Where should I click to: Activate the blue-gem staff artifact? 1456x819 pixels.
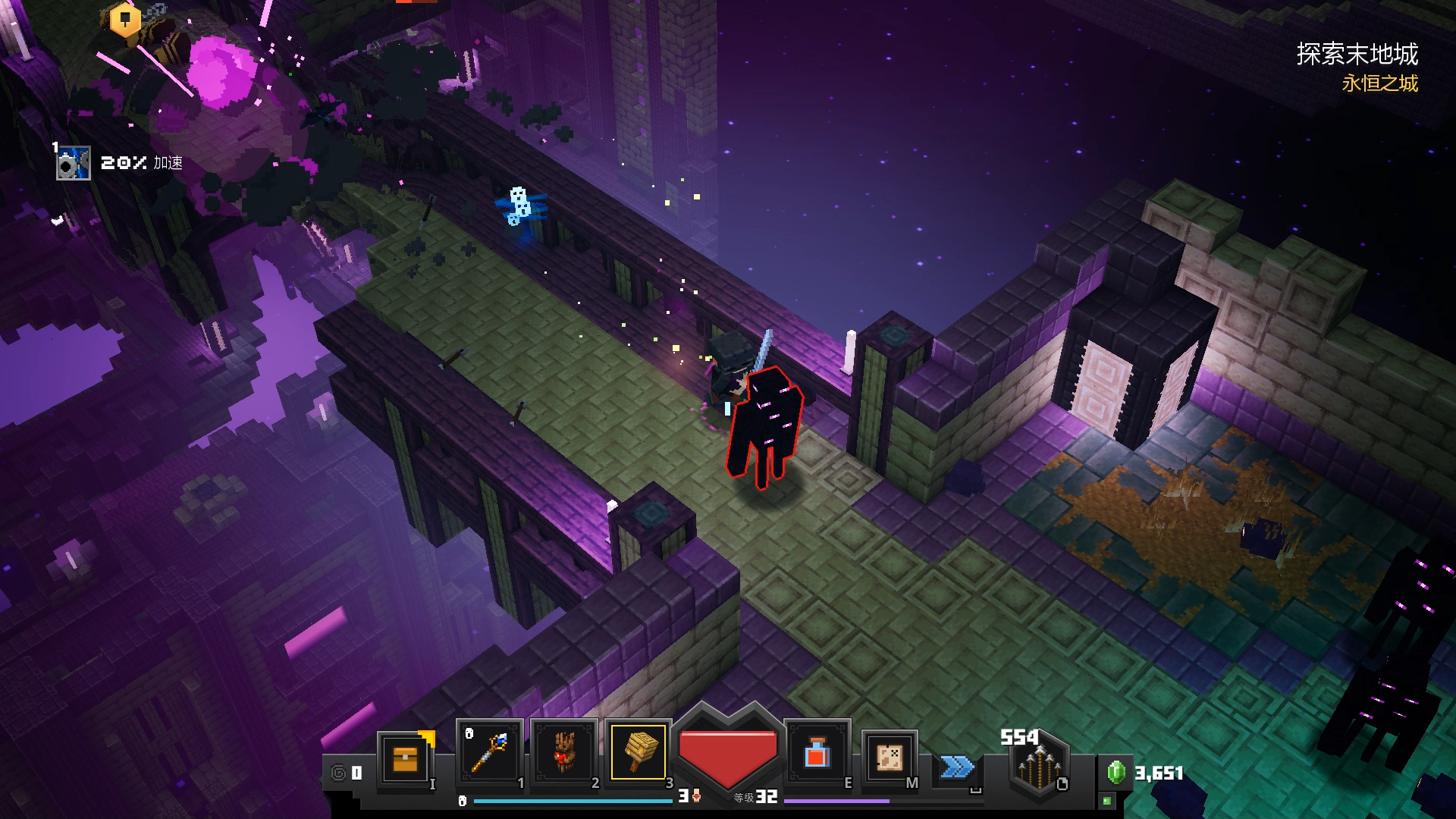click(x=489, y=752)
